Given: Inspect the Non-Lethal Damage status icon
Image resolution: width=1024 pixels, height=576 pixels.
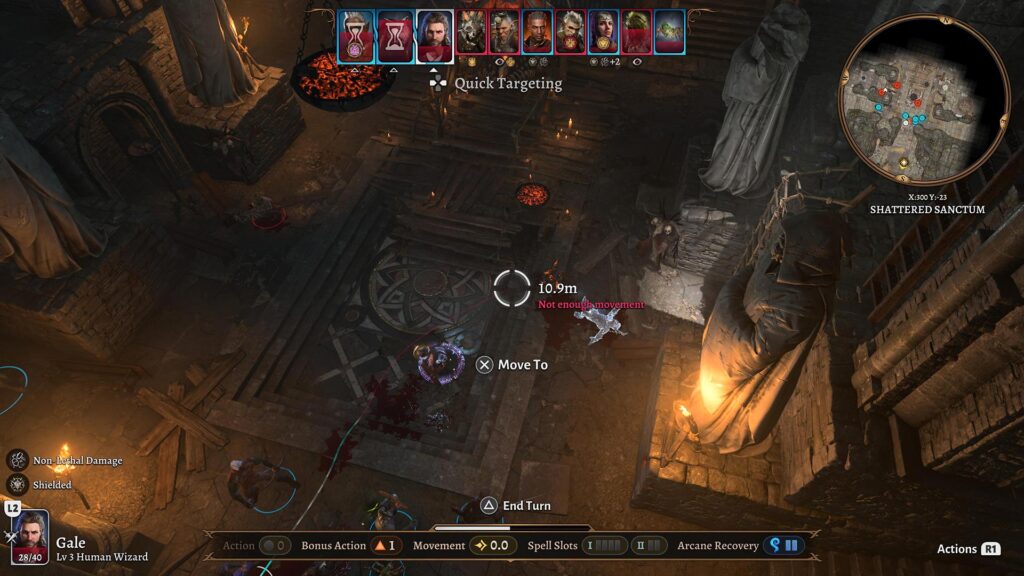Looking at the screenshot, I should [18, 460].
